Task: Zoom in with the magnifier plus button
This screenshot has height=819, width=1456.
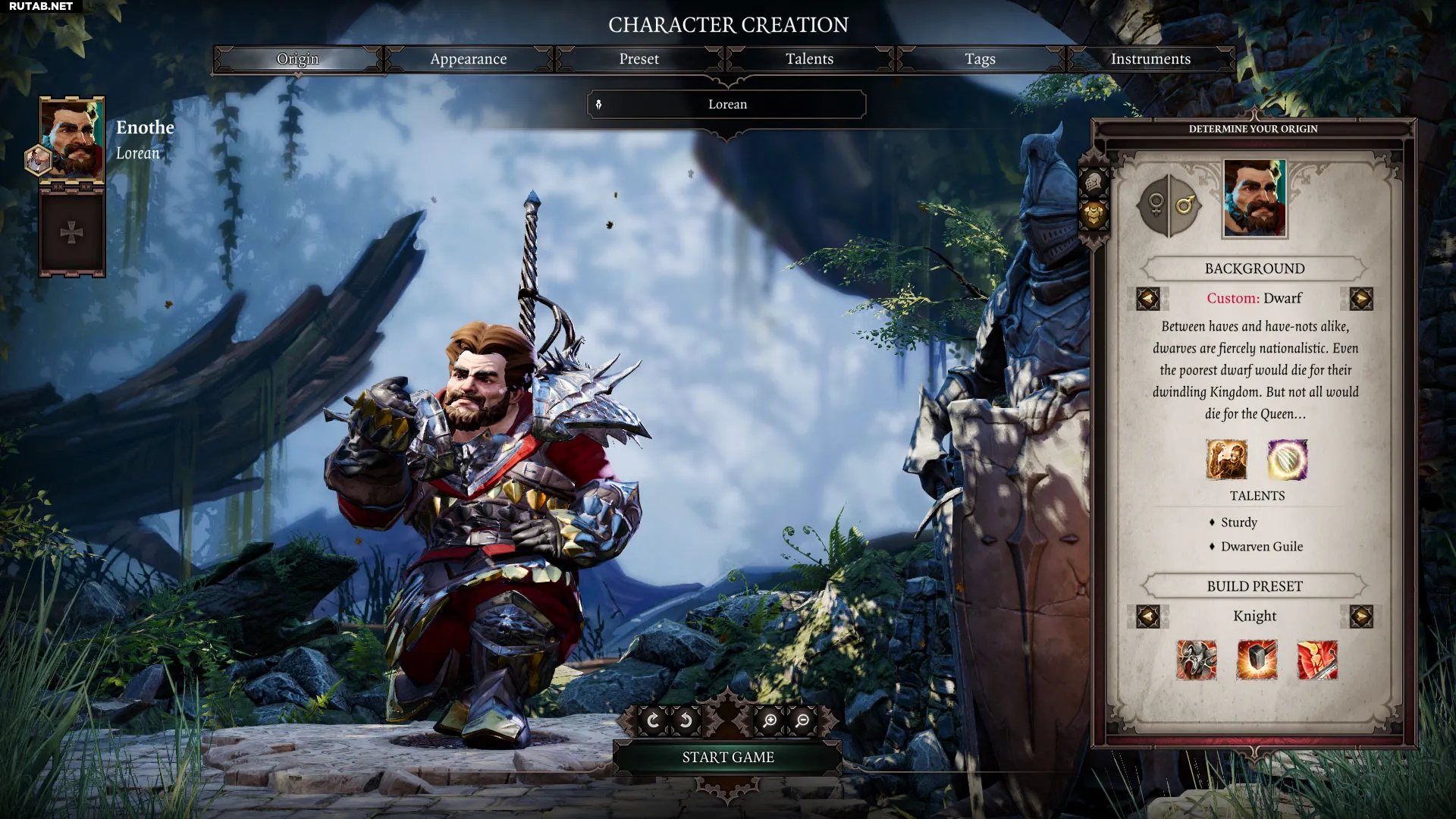Action: [770, 720]
